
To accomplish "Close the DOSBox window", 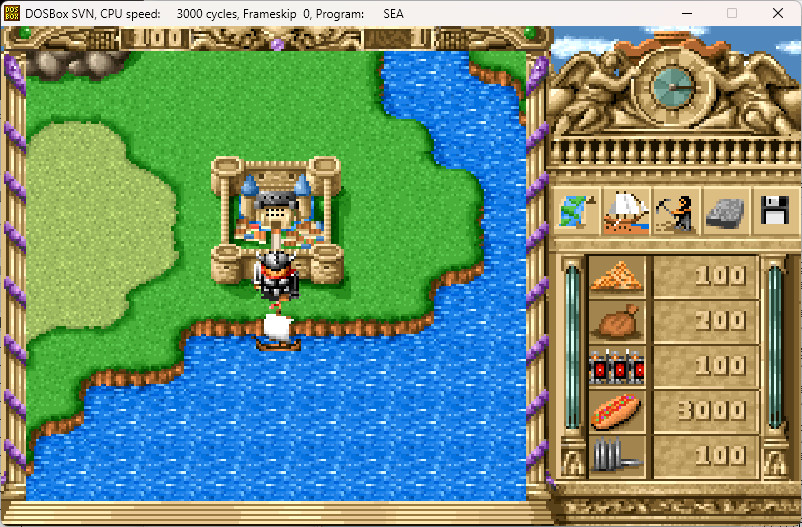I will click(x=777, y=14).
